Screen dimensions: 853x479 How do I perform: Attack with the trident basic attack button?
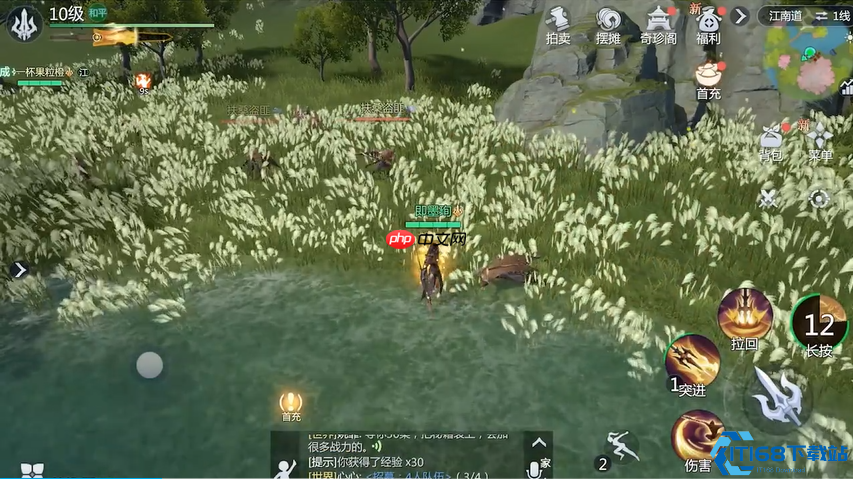tap(779, 399)
